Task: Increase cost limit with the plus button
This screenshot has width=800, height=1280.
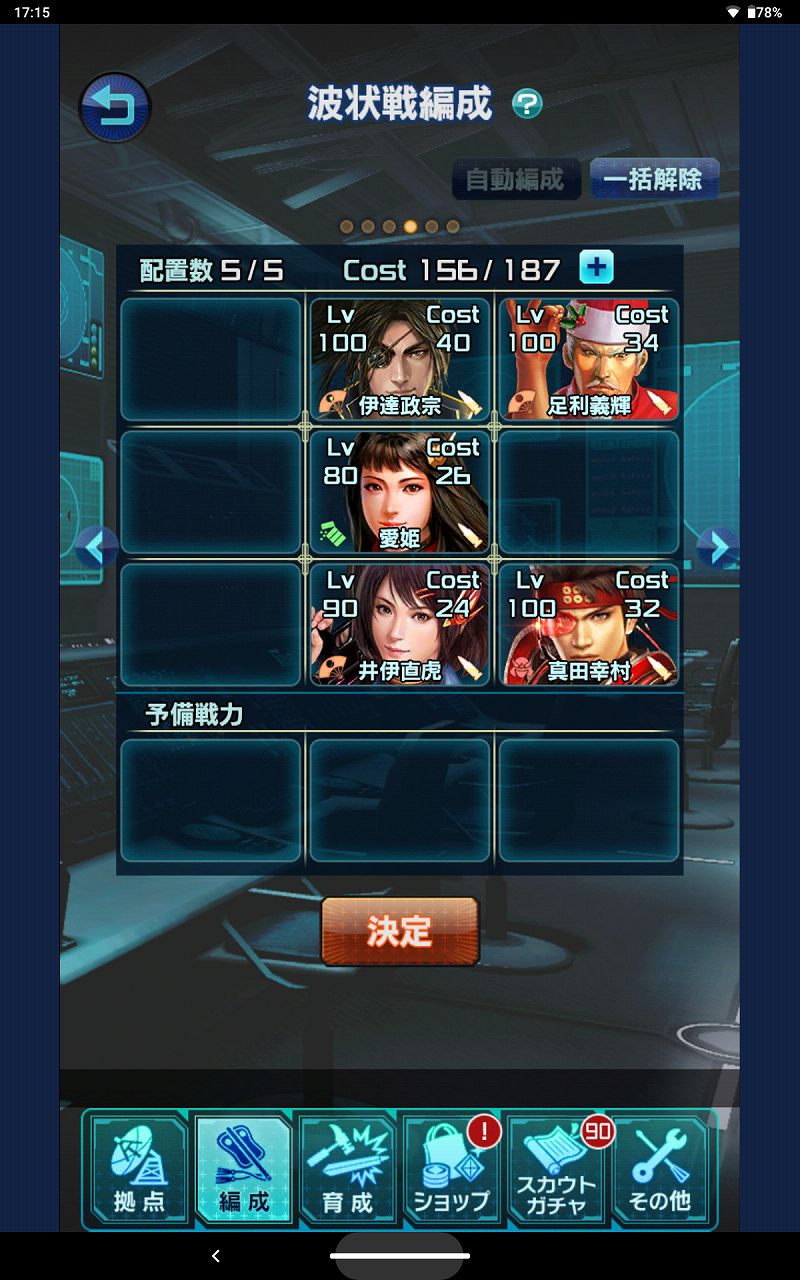Action: (597, 268)
